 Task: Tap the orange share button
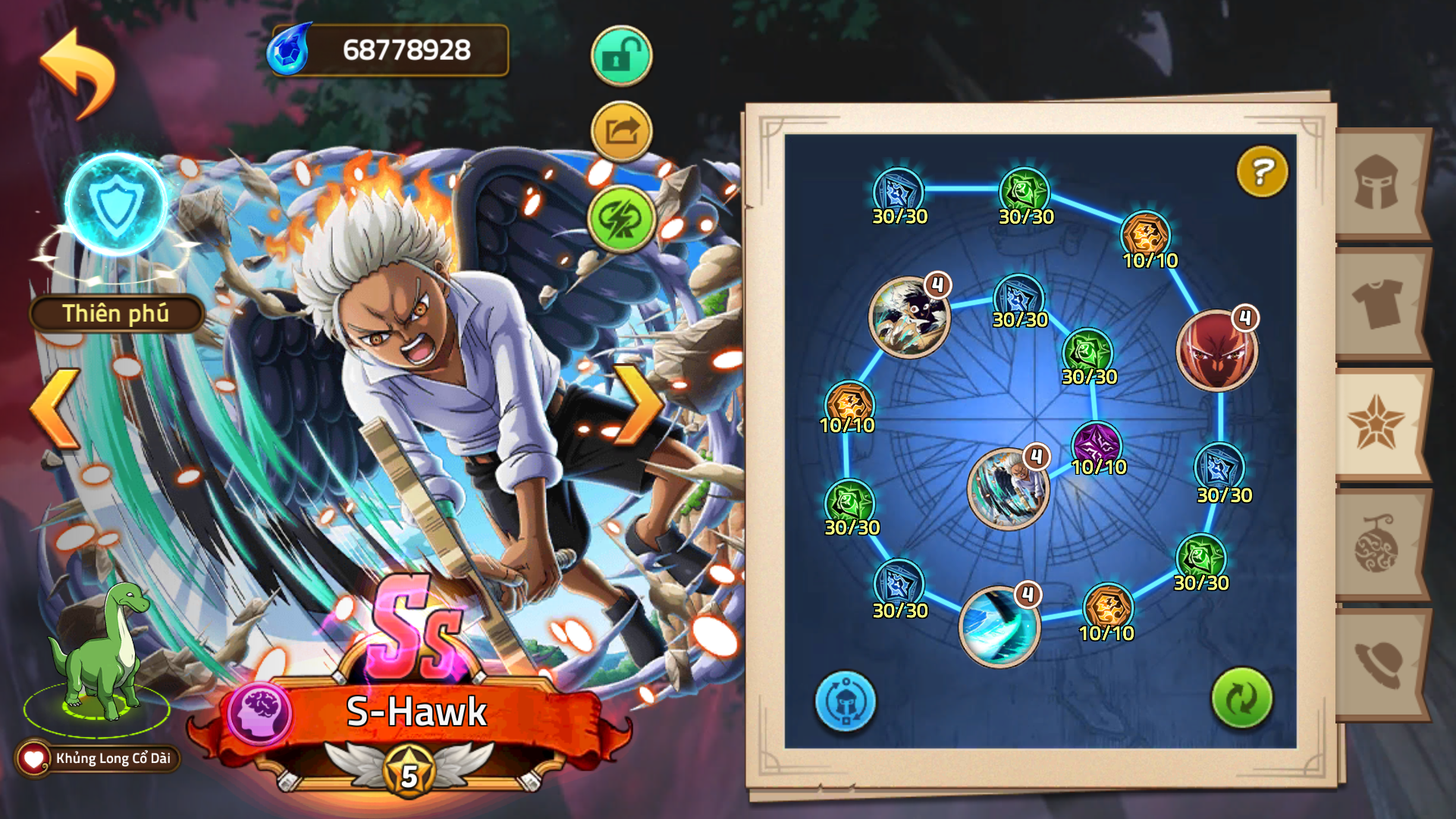click(621, 132)
